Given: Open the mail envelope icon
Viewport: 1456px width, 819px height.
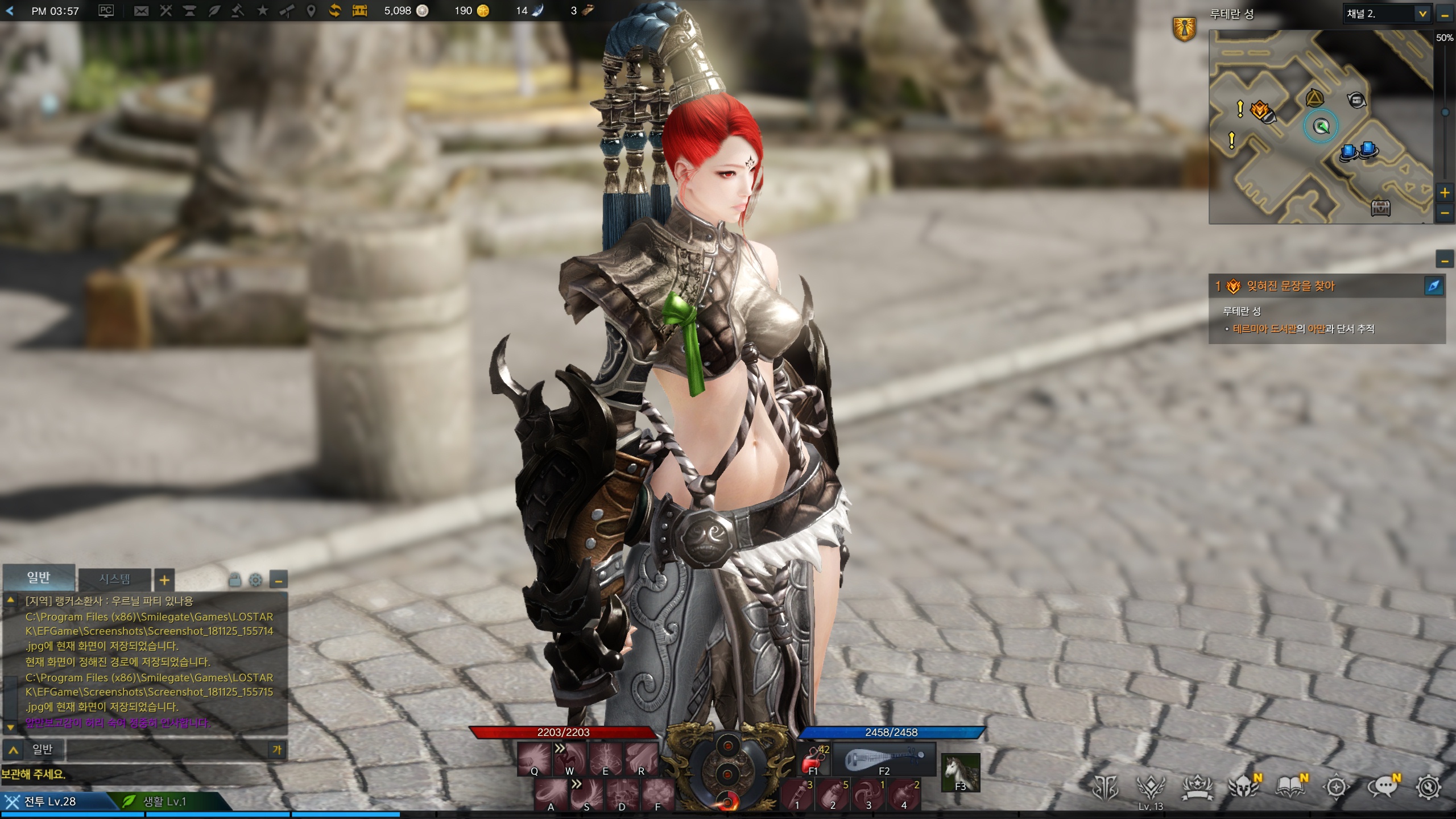Looking at the screenshot, I should click(141, 11).
